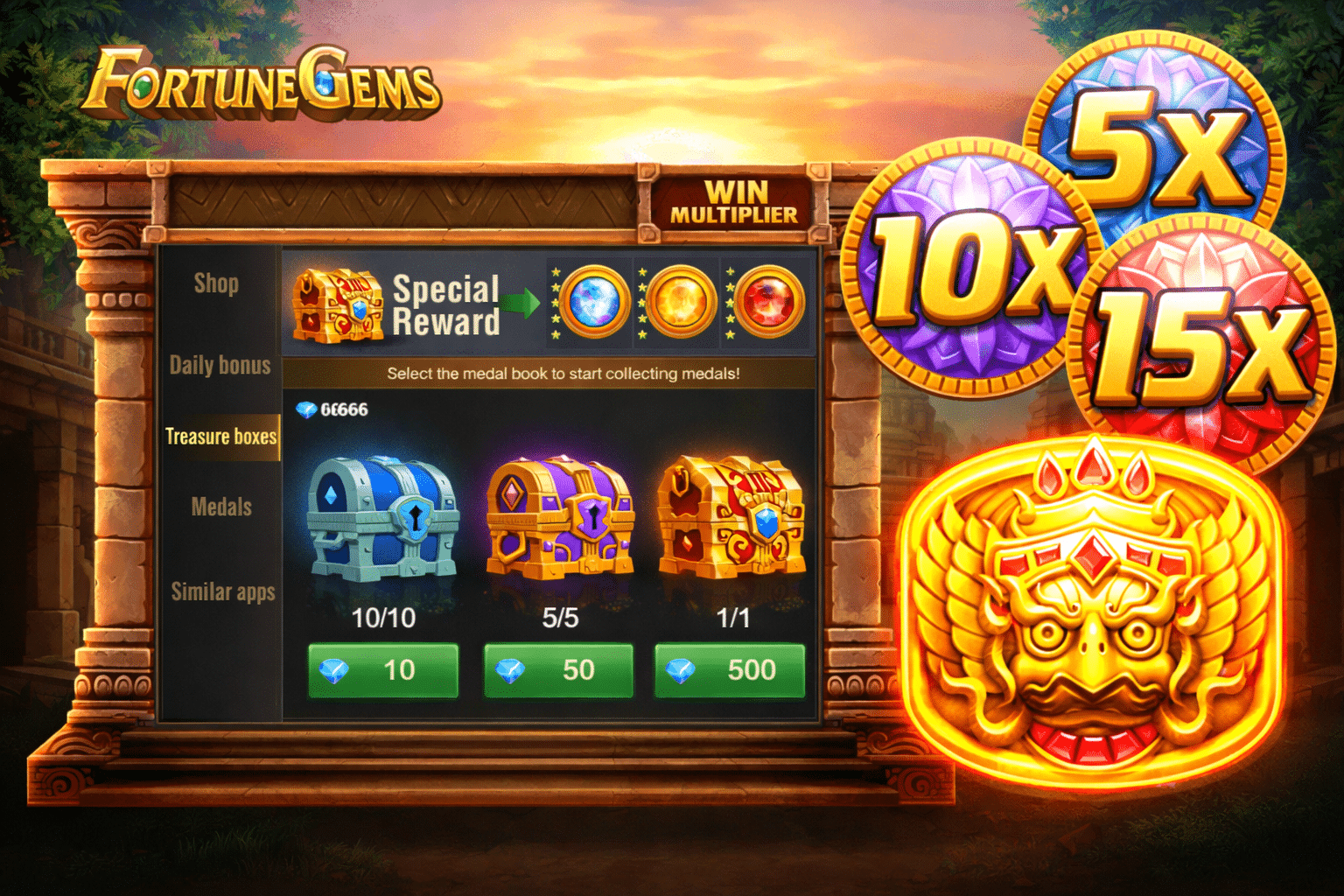The height and width of the screenshot is (896, 1344).
Task: Buy the gold chest for 500 gems
Action: 728,670
